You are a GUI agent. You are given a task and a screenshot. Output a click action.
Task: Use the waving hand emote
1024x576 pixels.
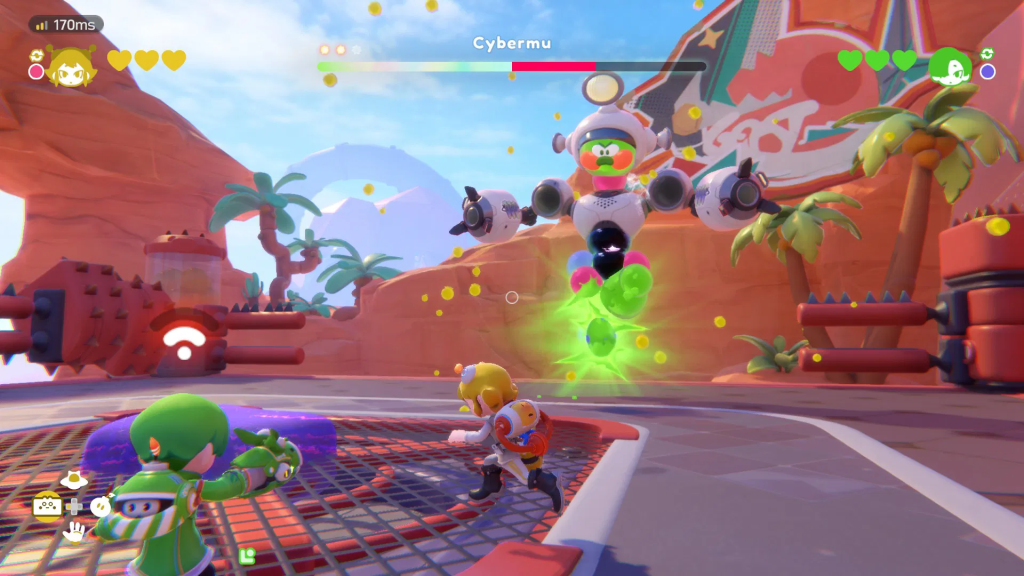click(73, 532)
